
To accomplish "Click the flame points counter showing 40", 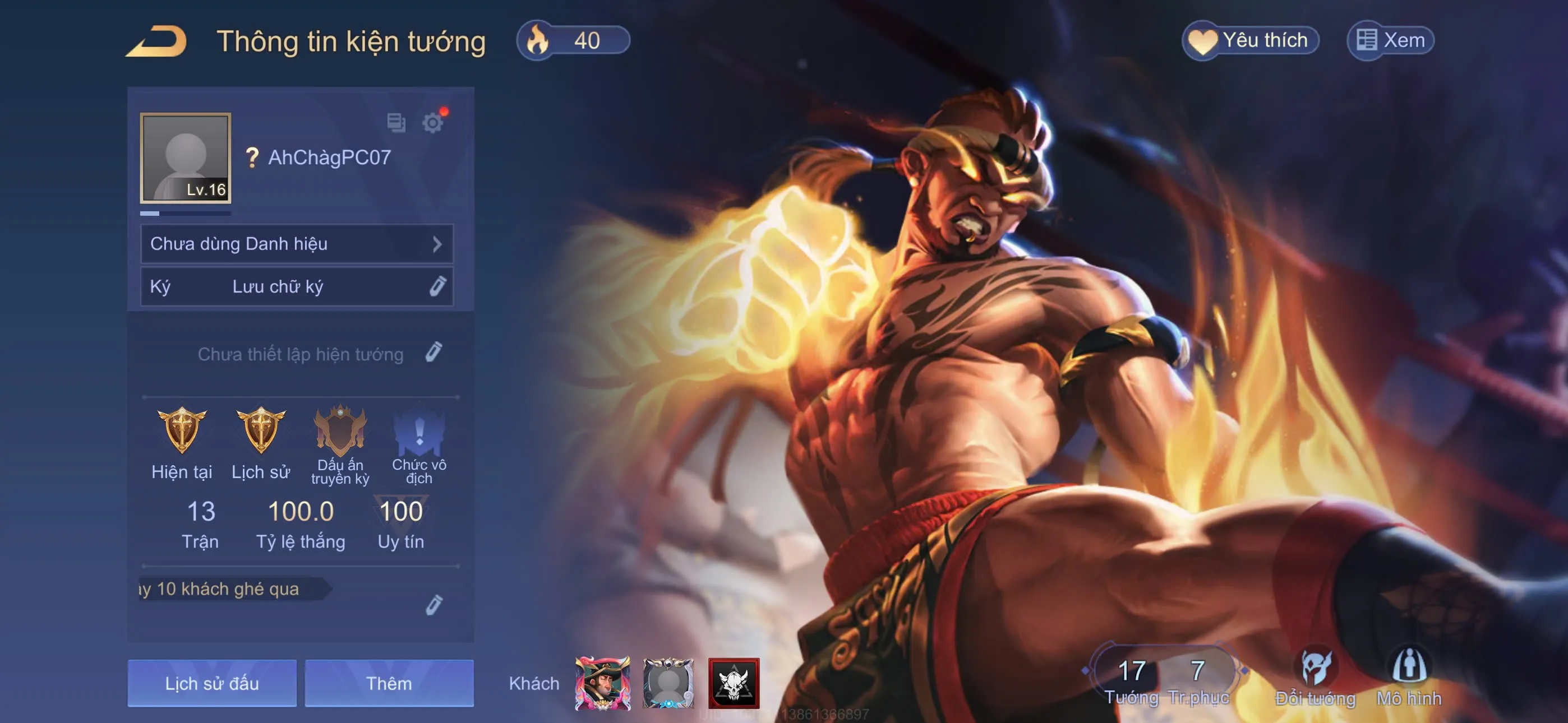I will tap(572, 40).
